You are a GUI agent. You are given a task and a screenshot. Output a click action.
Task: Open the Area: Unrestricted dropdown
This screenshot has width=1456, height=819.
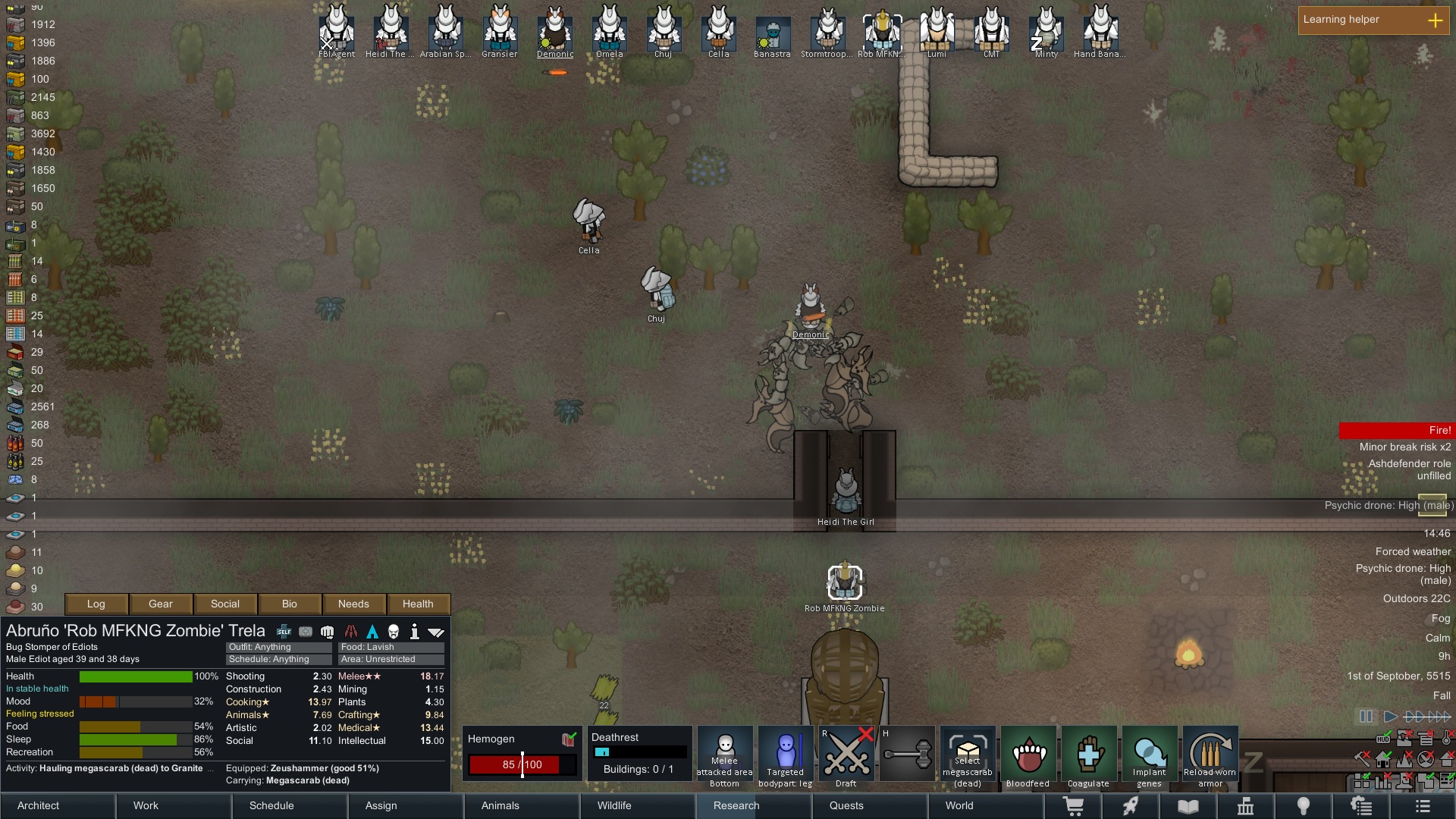tap(391, 659)
